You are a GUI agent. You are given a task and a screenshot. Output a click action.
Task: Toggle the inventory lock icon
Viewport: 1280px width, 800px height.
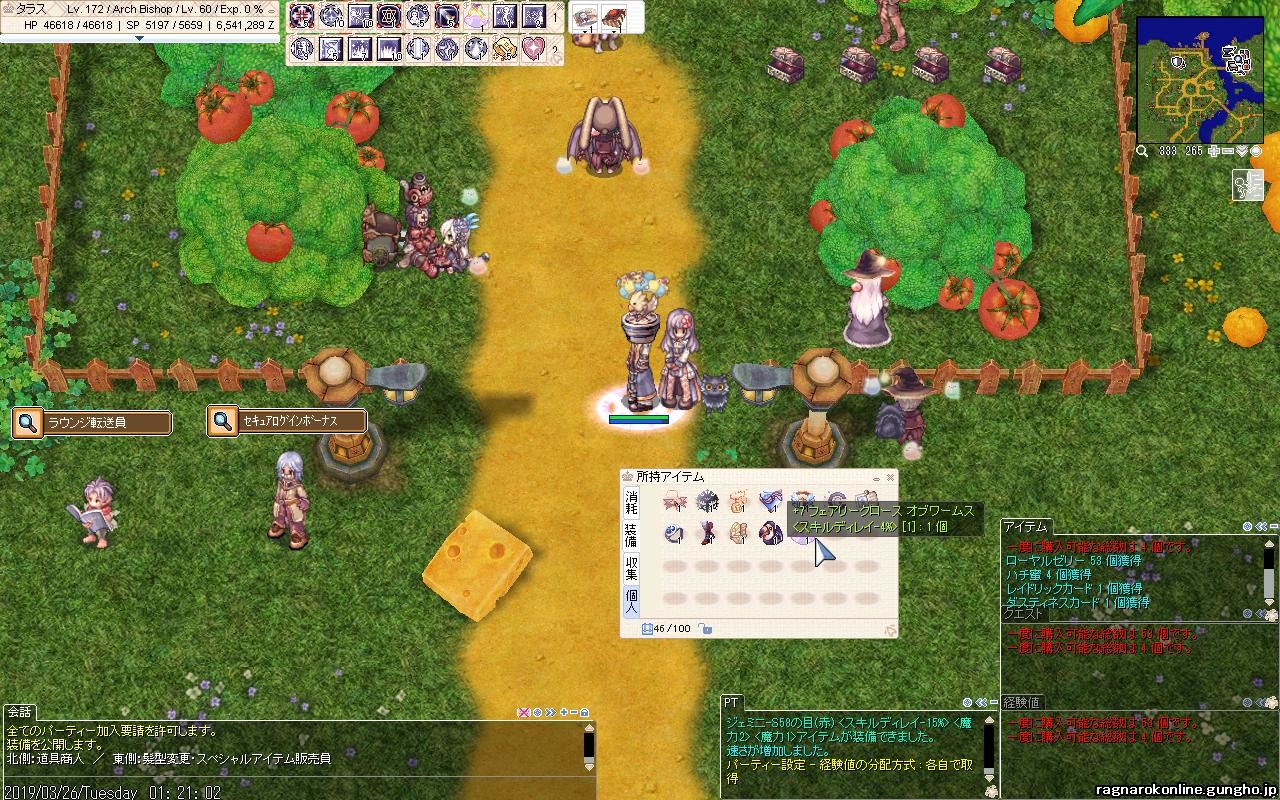click(706, 629)
